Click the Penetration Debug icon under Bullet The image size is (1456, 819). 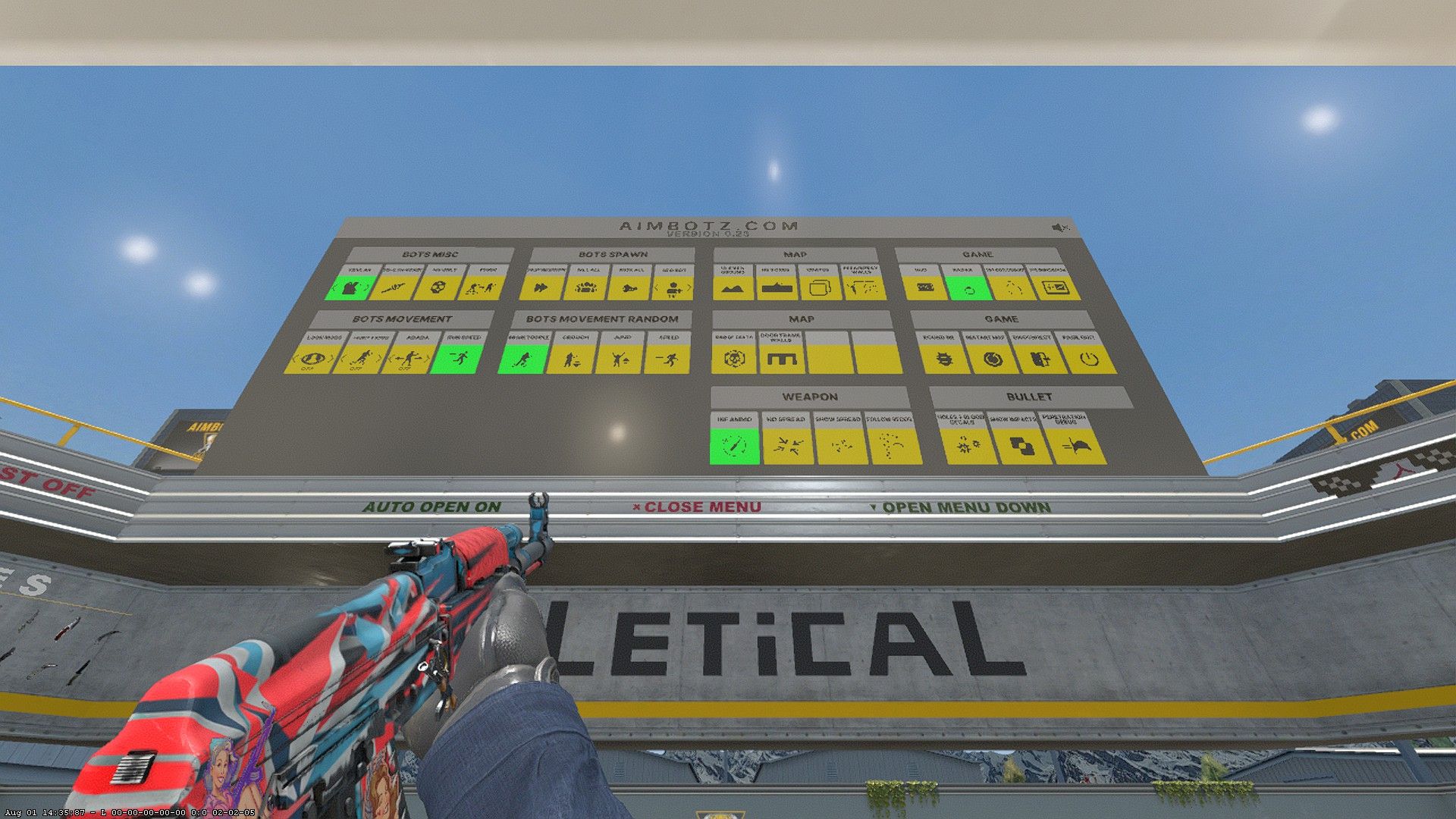tap(1076, 446)
